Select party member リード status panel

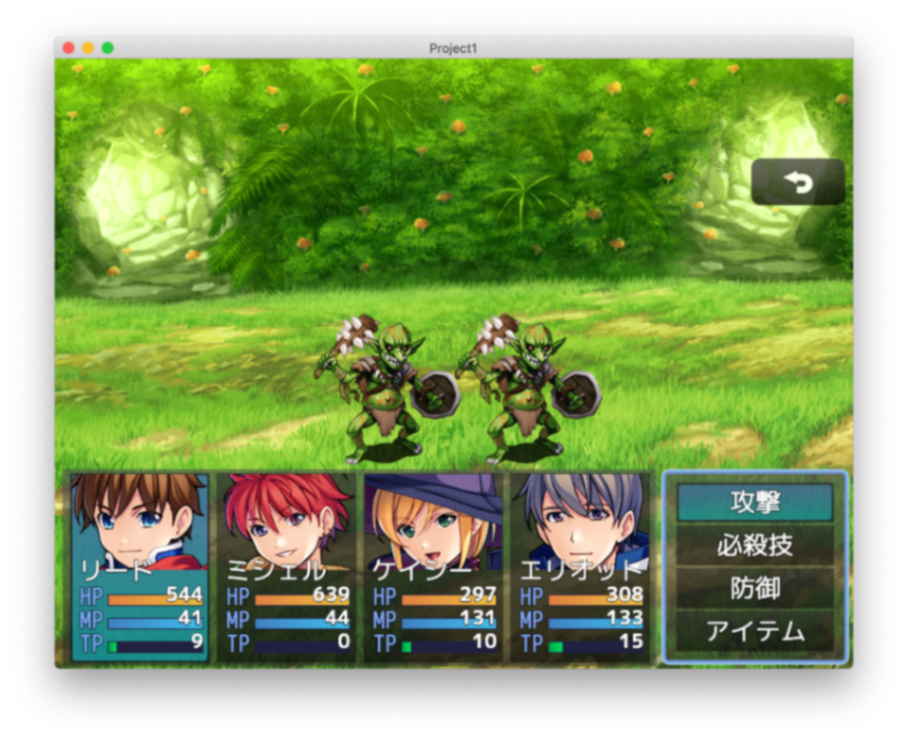140,567
